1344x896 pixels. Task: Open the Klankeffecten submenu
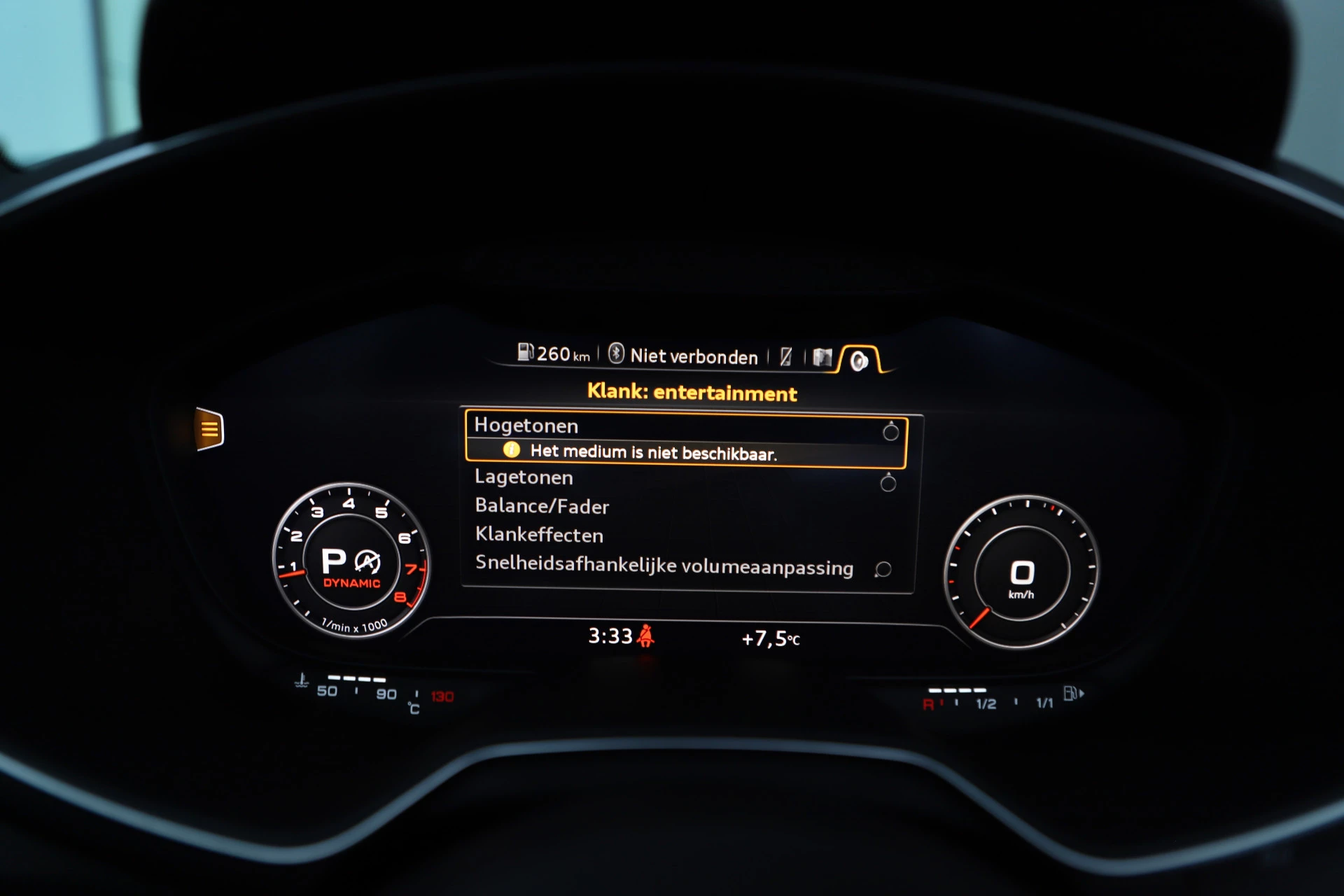coord(539,535)
